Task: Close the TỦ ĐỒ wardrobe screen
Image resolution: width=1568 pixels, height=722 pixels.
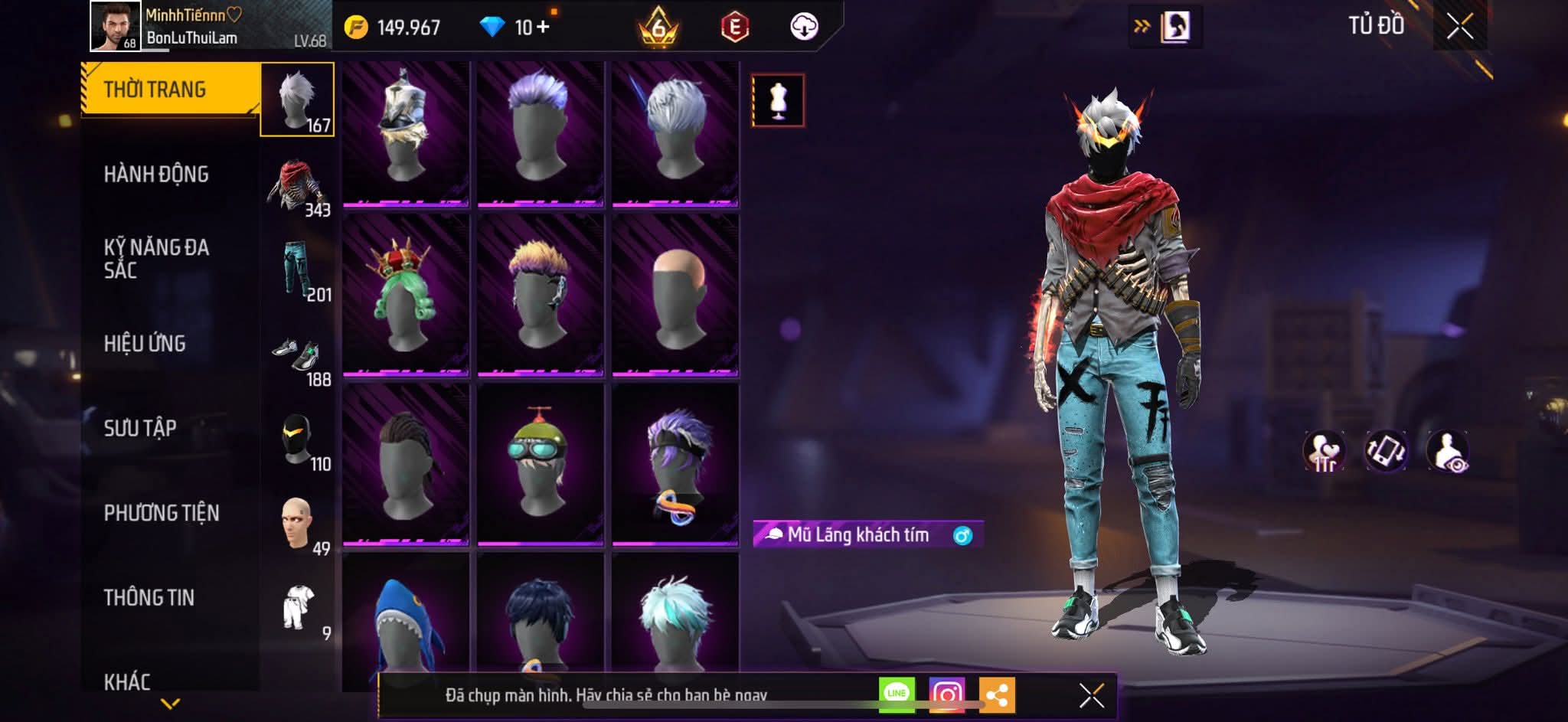Action: click(x=1459, y=27)
